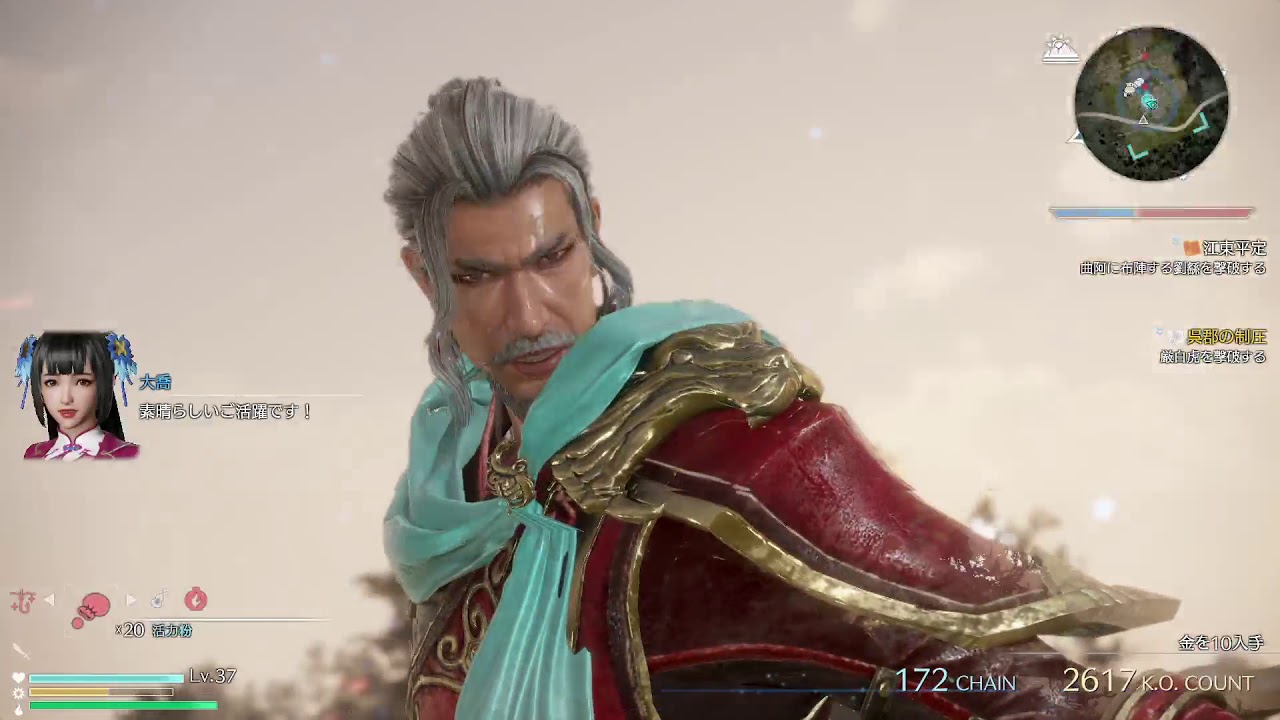Select the 活力粉 vitality powder item icon
The height and width of the screenshot is (720, 1280).
click(x=91, y=604)
